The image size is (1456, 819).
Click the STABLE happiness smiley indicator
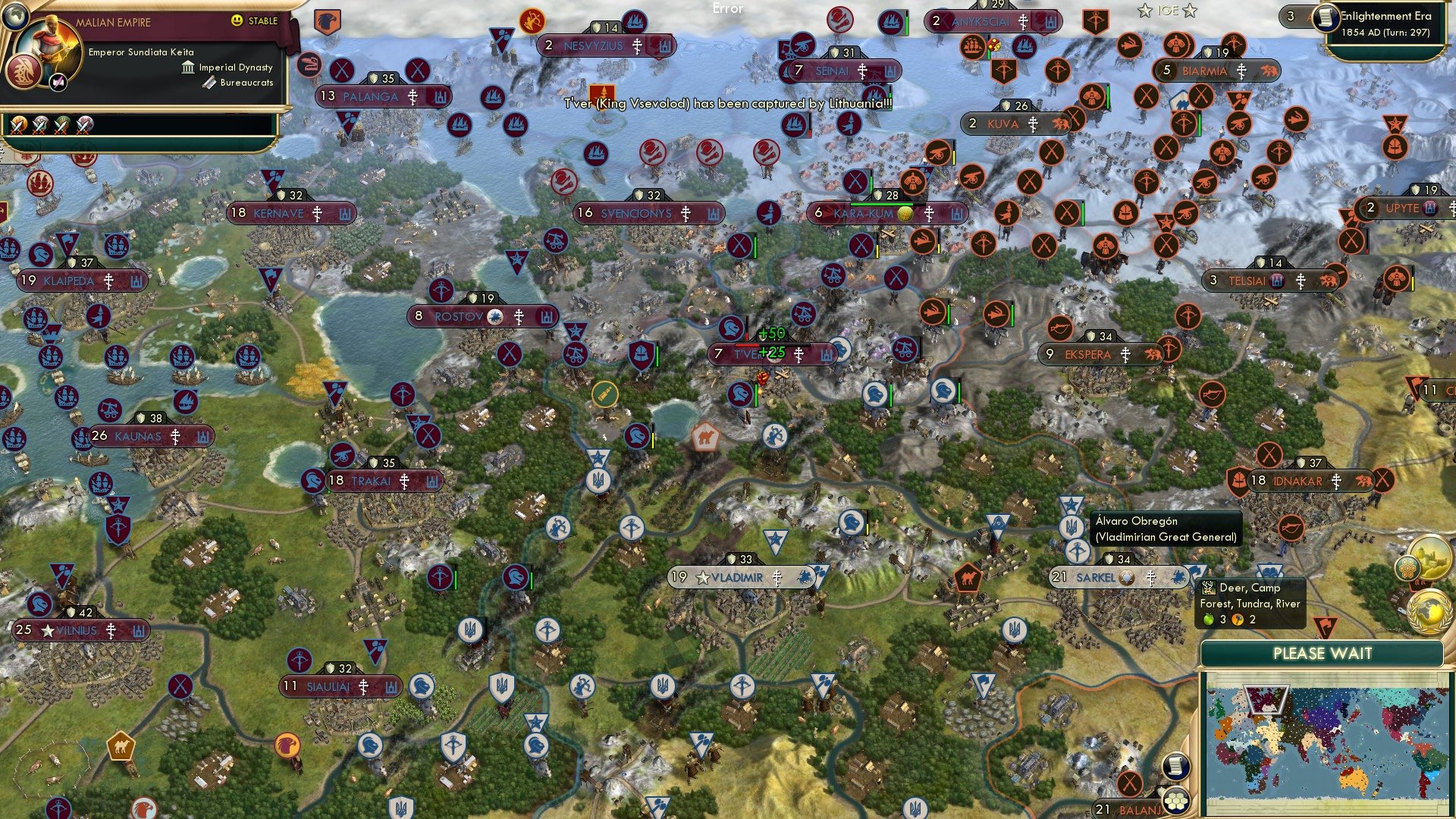[237, 22]
